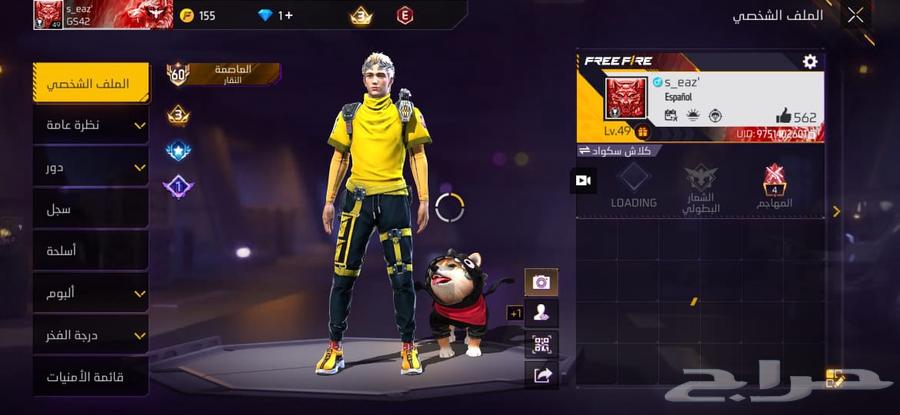Click the add friend silhouette button
Image resolution: width=900 pixels, height=415 pixels.
(541, 313)
